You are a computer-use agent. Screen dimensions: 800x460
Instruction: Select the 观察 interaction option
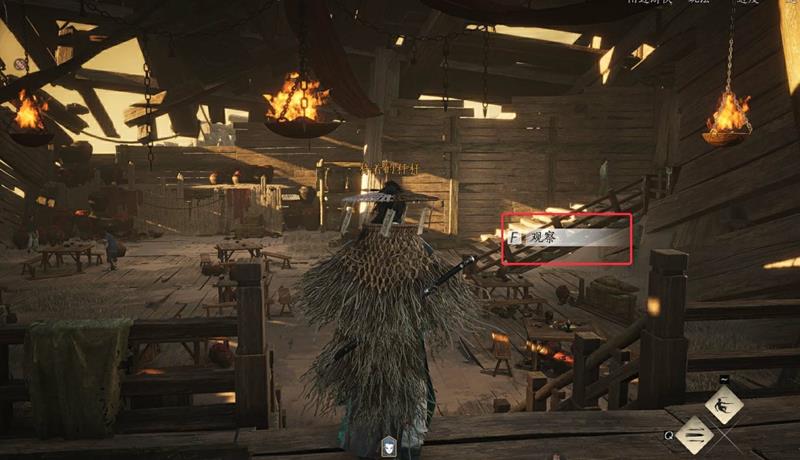pos(567,238)
